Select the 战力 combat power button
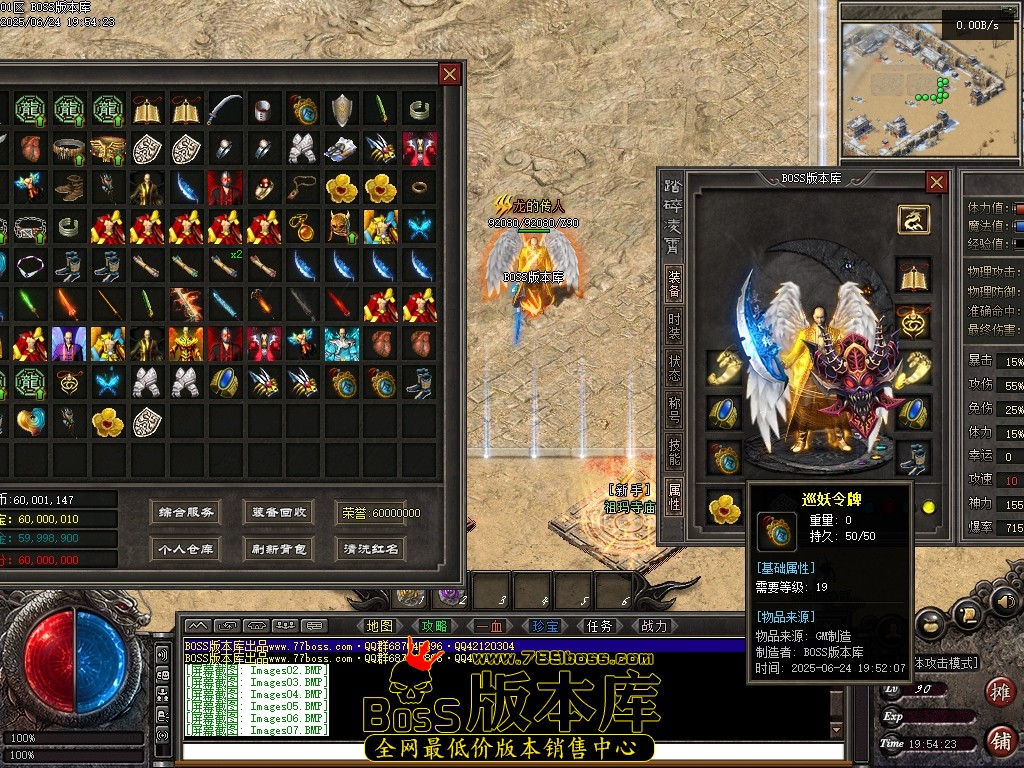This screenshot has width=1024, height=768. (653, 626)
